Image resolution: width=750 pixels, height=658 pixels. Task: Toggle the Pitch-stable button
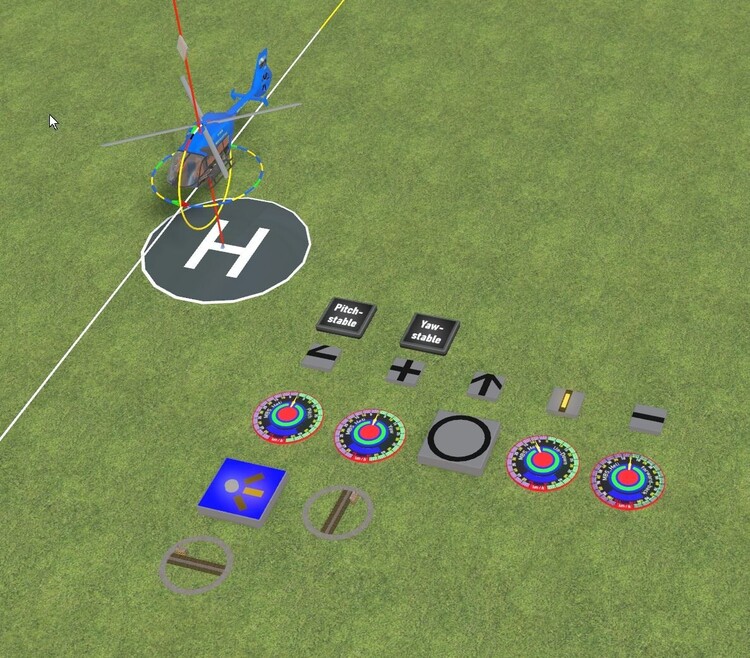[346, 314]
